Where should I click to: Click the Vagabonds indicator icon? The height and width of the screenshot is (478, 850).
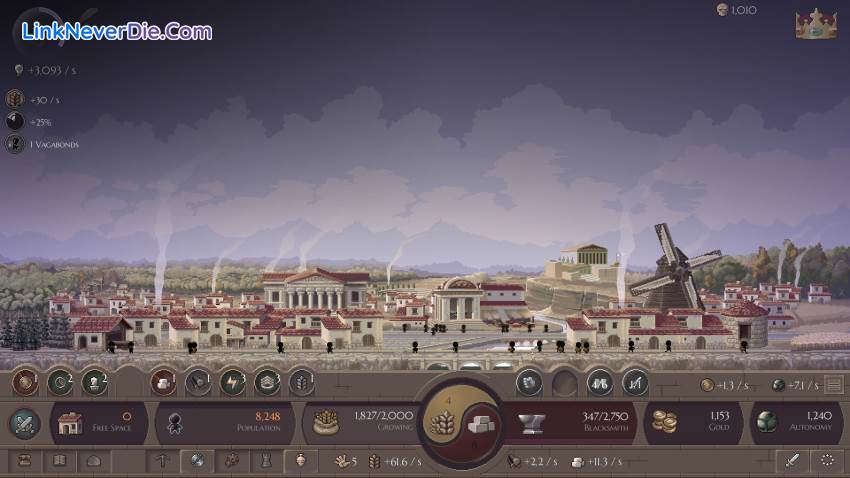click(15, 144)
